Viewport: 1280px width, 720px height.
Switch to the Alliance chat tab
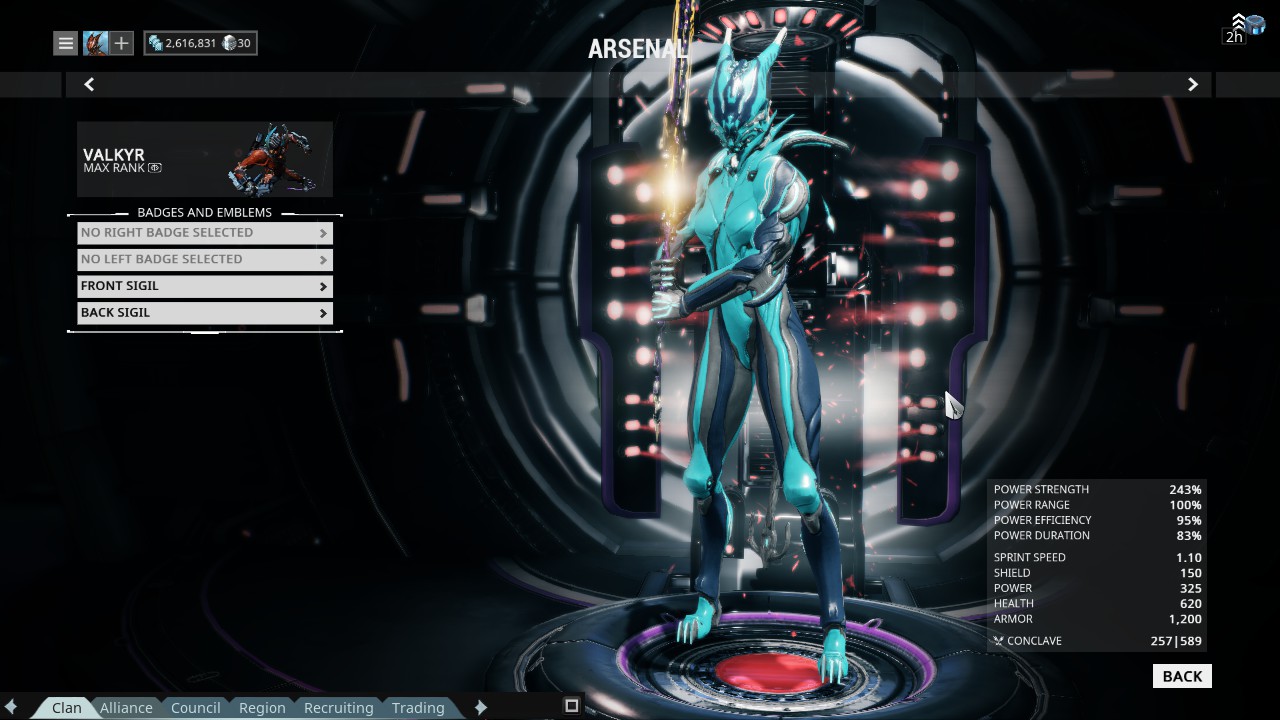126,707
